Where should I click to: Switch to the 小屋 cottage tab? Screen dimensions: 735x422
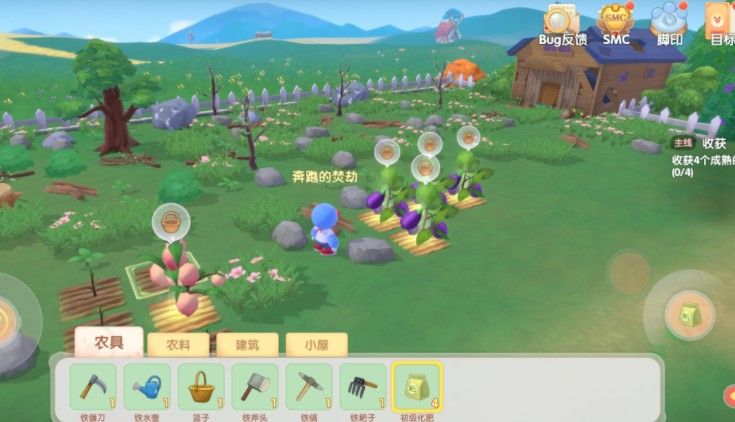point(316,345)
